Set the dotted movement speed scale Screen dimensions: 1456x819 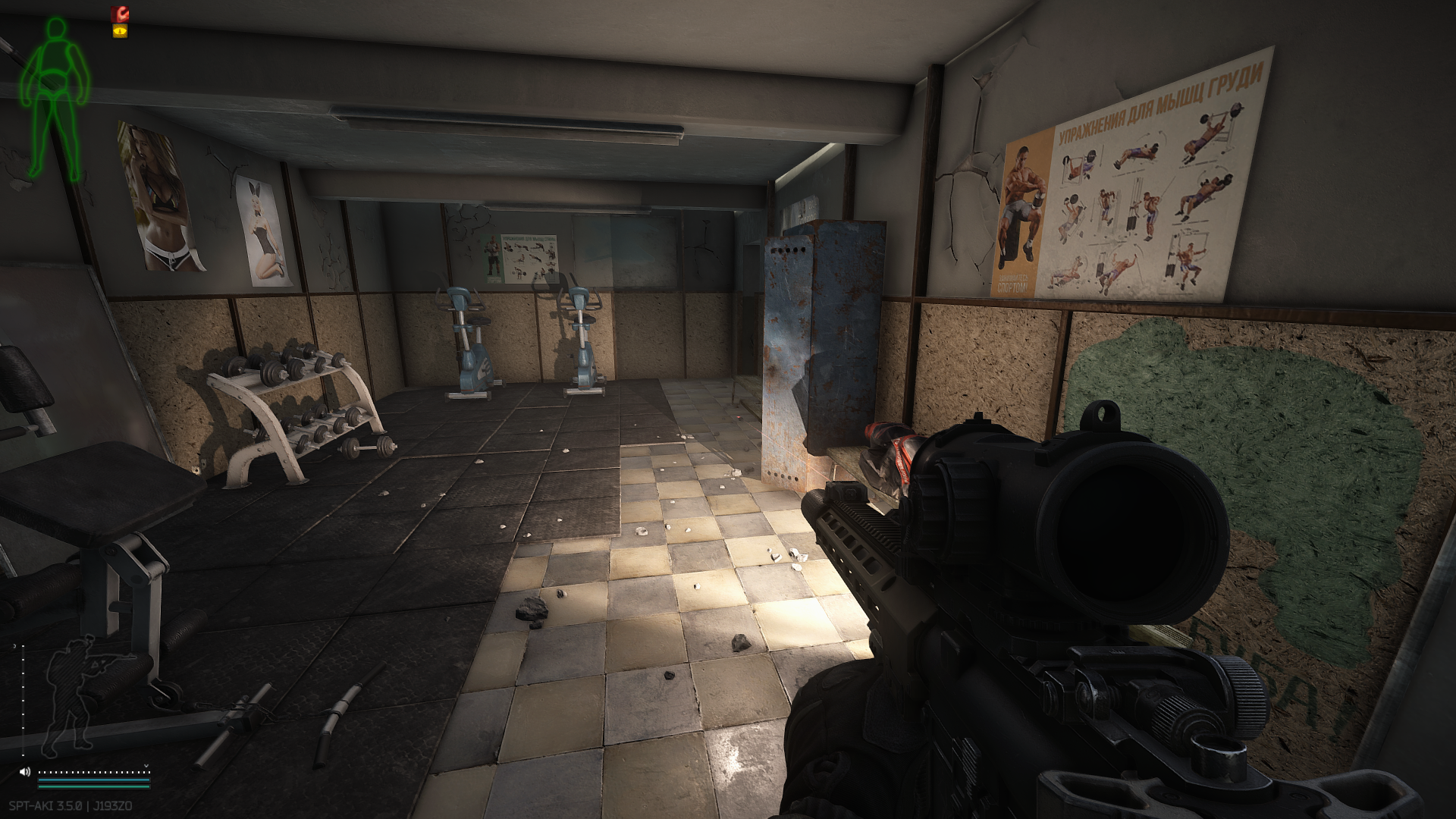(94, 771)
